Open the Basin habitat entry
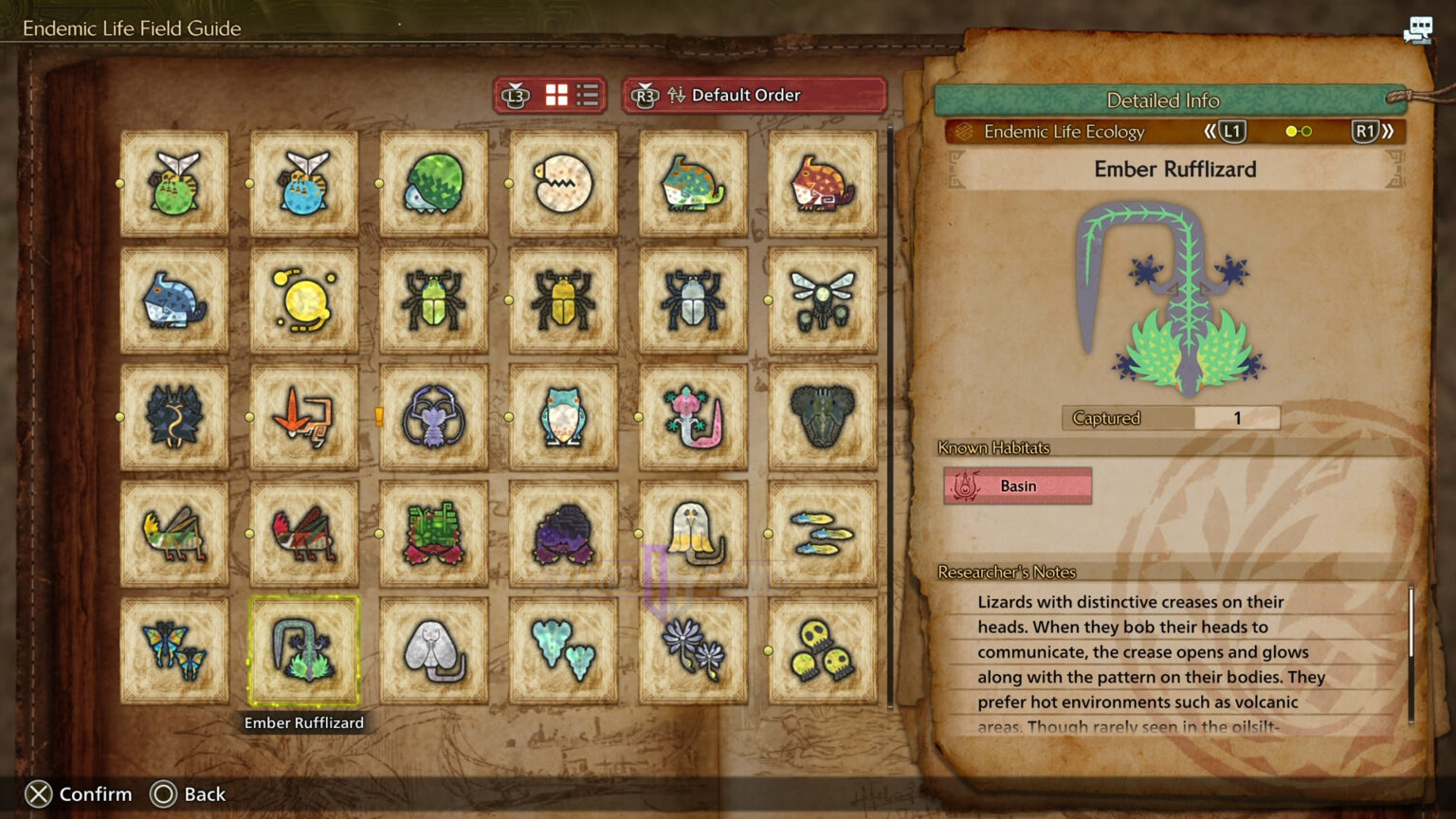This screenshot has width=1456, height=819. click(1017, 485)
